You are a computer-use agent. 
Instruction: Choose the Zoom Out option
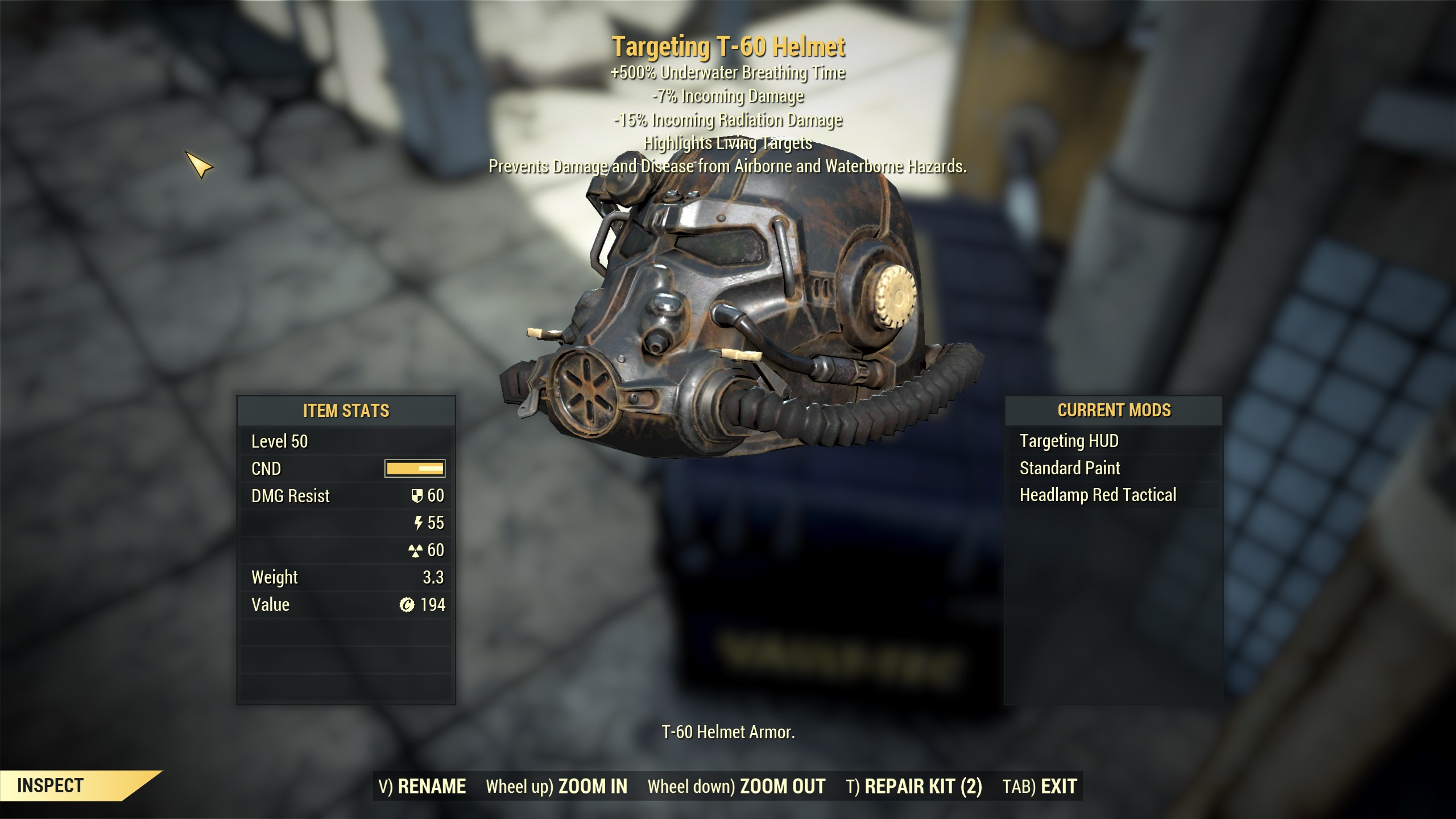click(x=736, y=786)
